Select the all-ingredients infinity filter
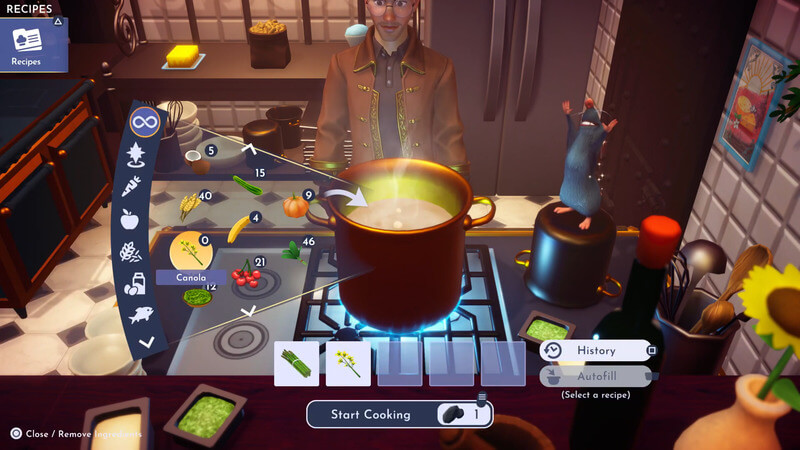The image size is (800, 450). coord(145,124)
